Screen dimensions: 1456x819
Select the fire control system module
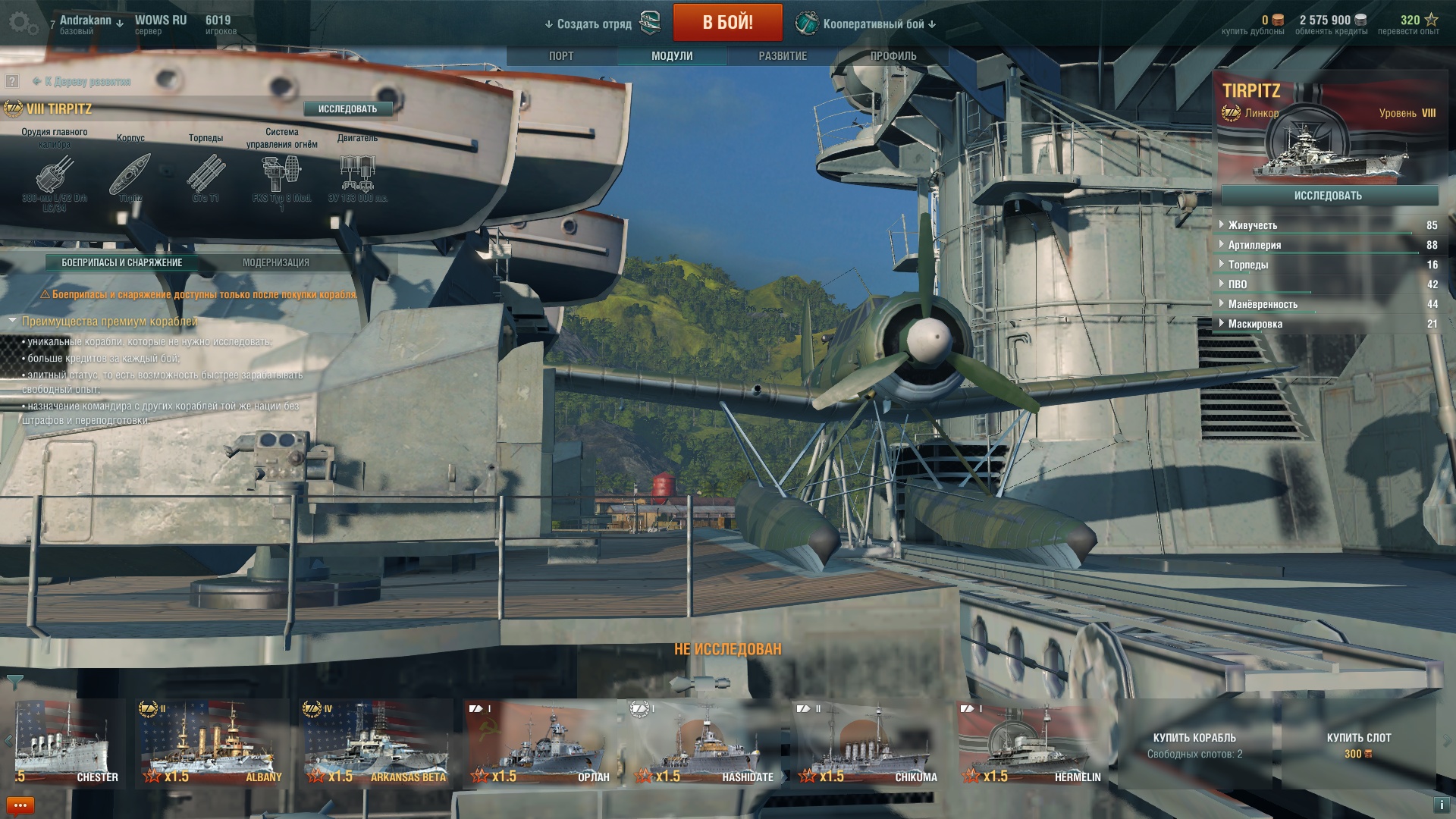pyautogui.click(x=281, y=174)
